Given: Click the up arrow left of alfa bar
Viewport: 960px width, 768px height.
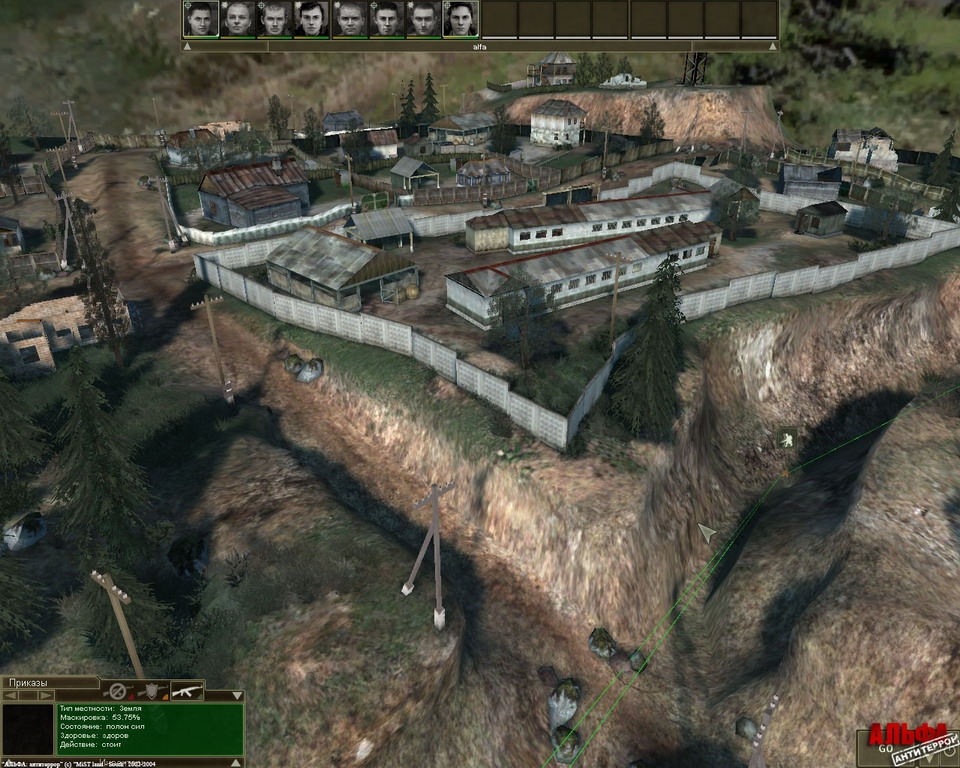Looking at the screenshot, I should (187, 46).
